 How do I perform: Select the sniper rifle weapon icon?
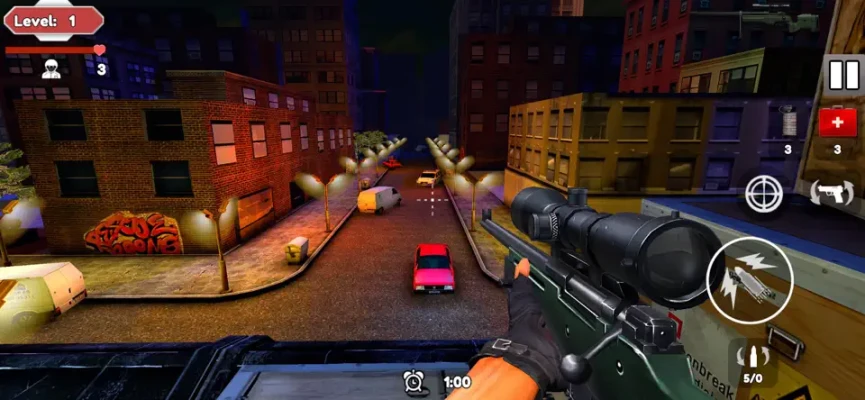coord(778,20)
